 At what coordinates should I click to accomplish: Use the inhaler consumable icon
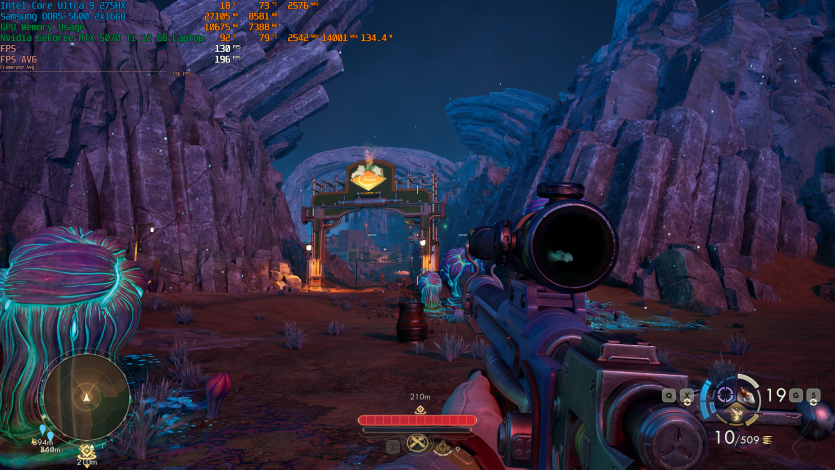click(746, 395)
